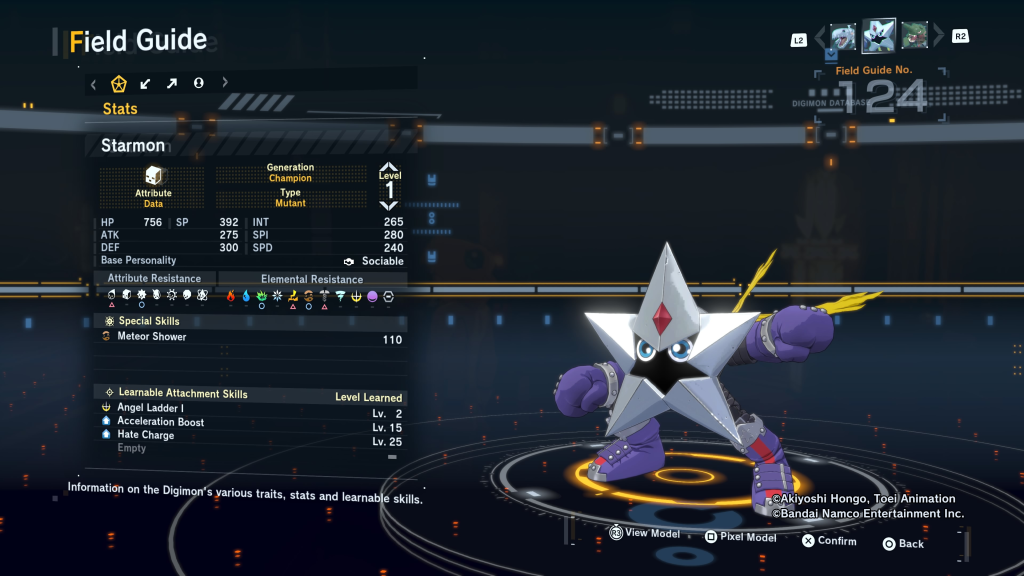Open the up-right arrow tab
This screenshot has width=1024, height=576.
point(172,83)
